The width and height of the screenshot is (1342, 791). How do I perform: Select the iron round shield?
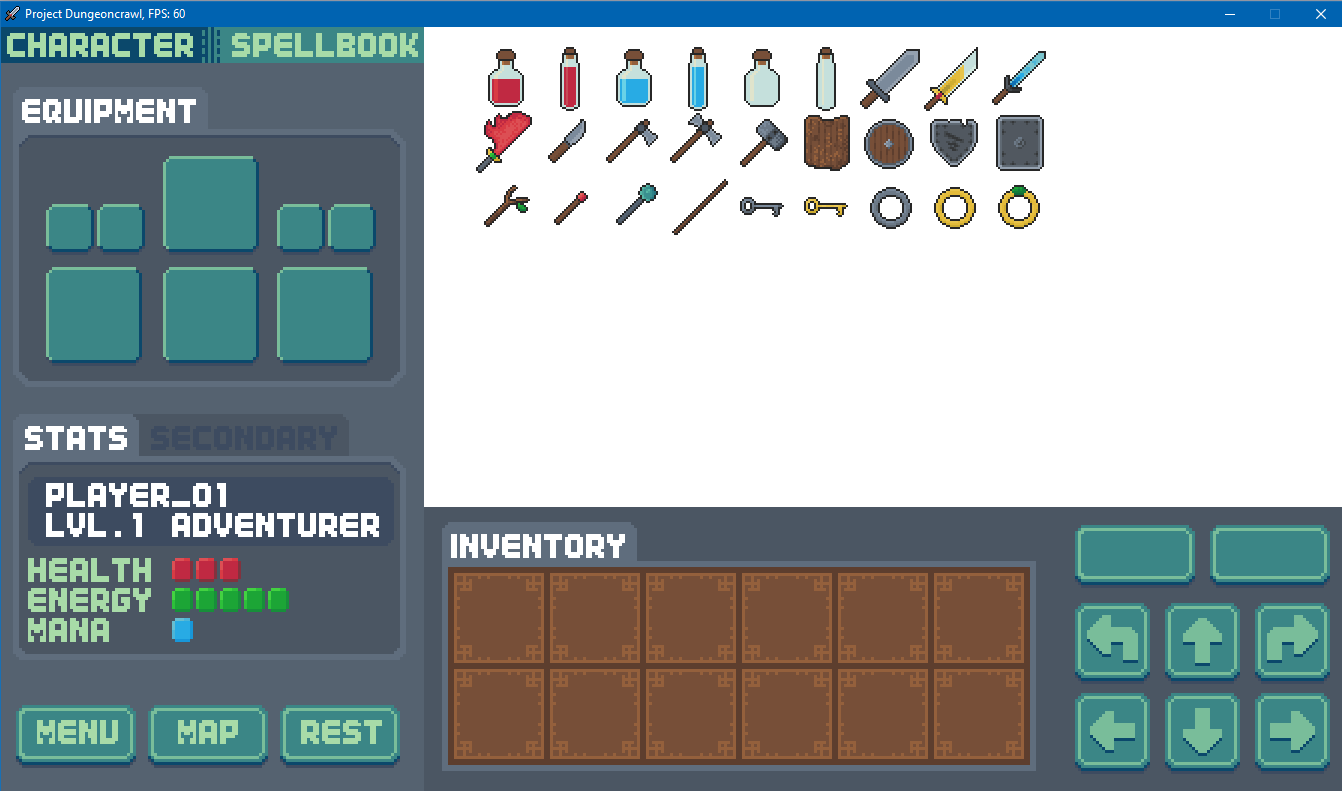(889, 143)
